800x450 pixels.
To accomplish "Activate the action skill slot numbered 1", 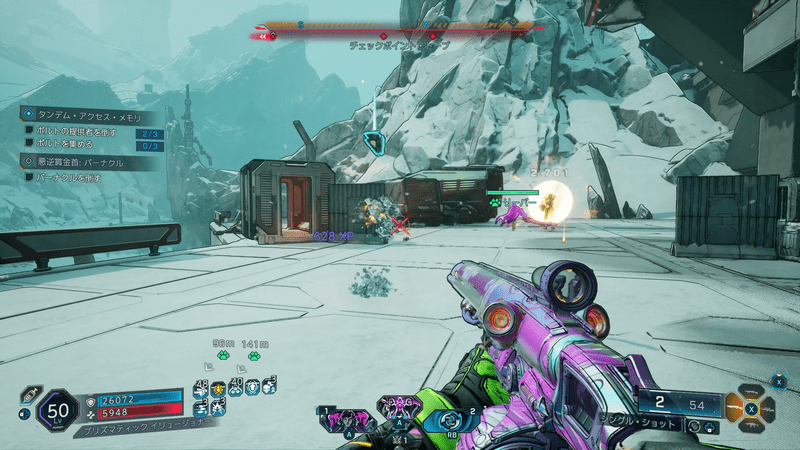I will pyautogui.click(x=341, y=419).
